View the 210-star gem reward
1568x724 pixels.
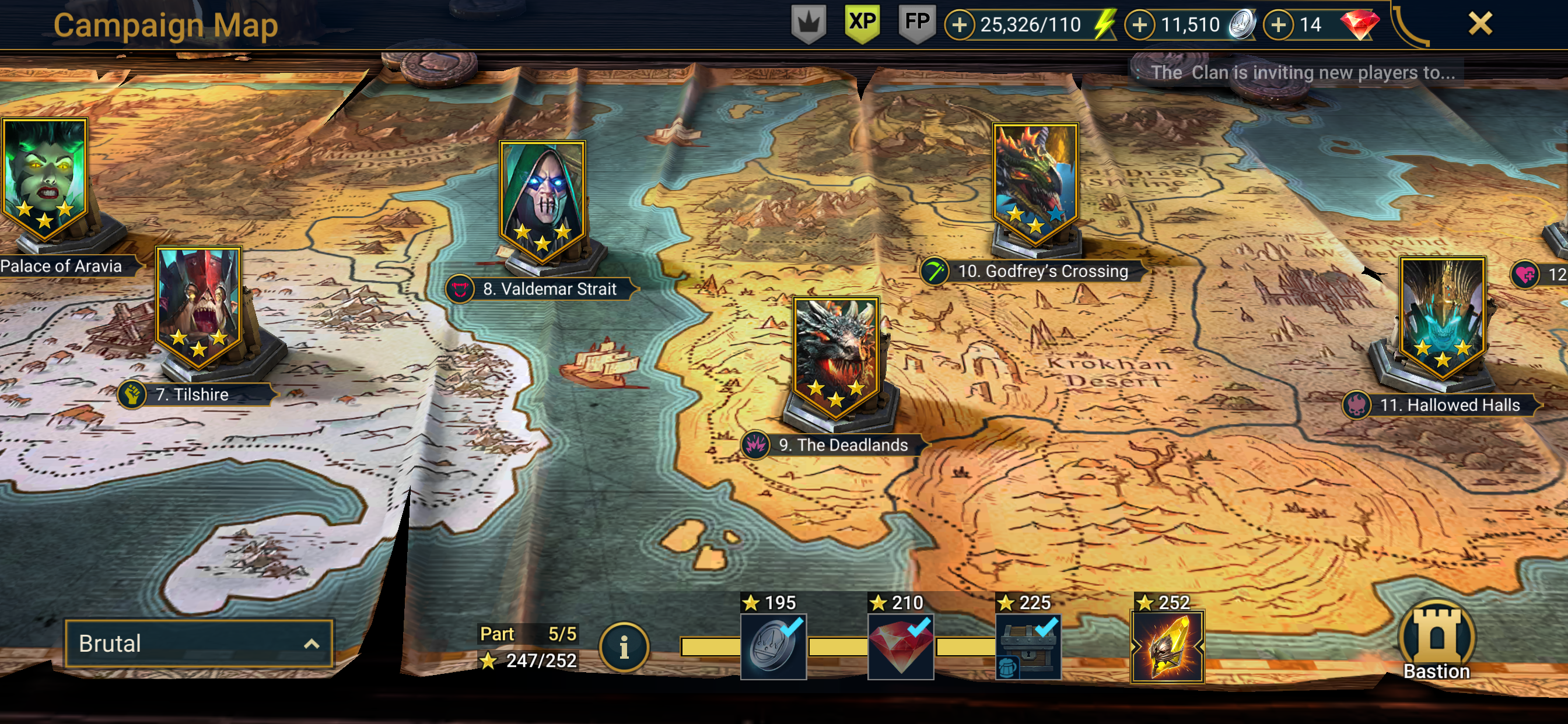pyautogui.click(x=900, y=646)
